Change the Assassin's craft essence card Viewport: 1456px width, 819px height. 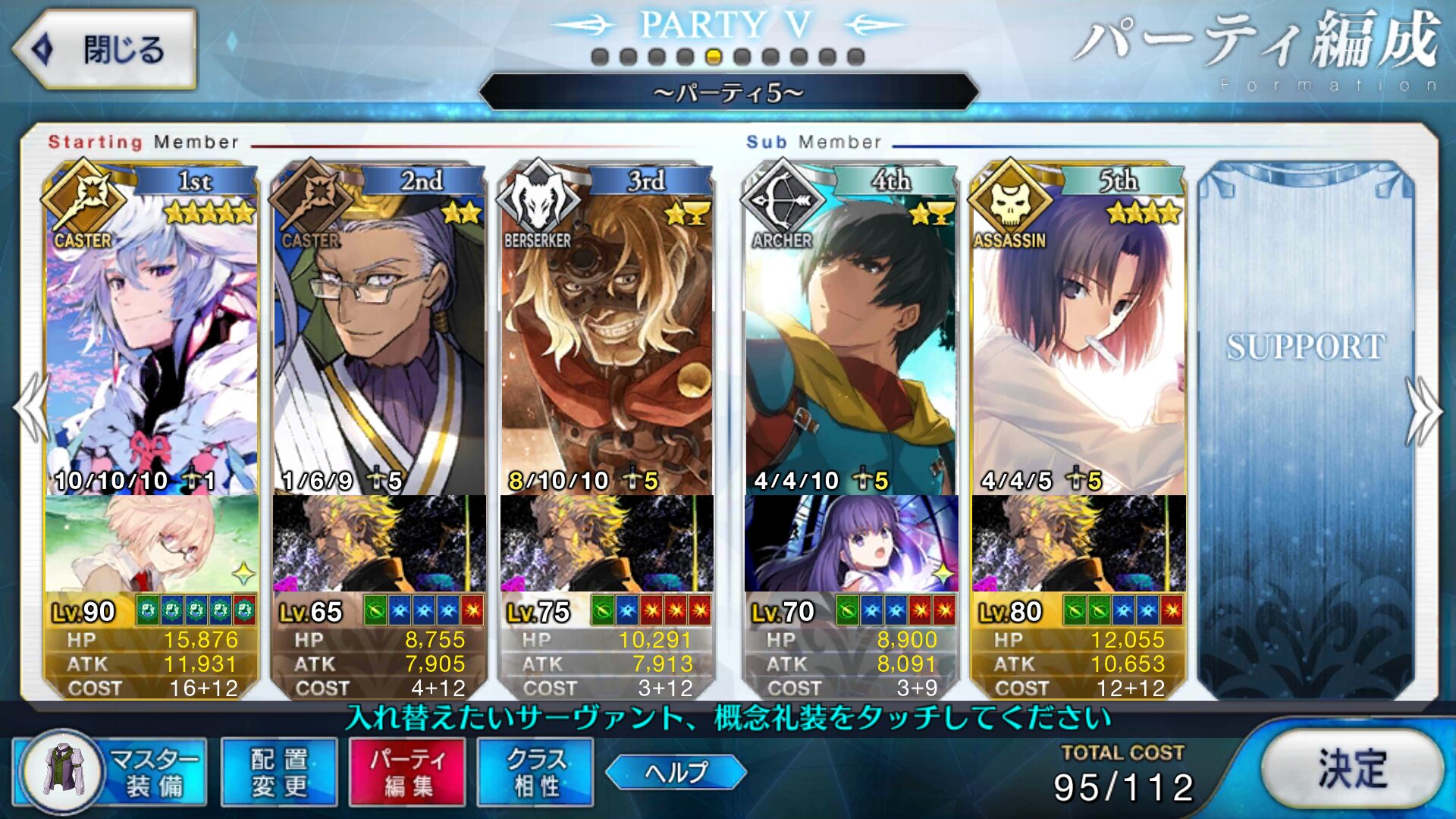(1078, 543)
